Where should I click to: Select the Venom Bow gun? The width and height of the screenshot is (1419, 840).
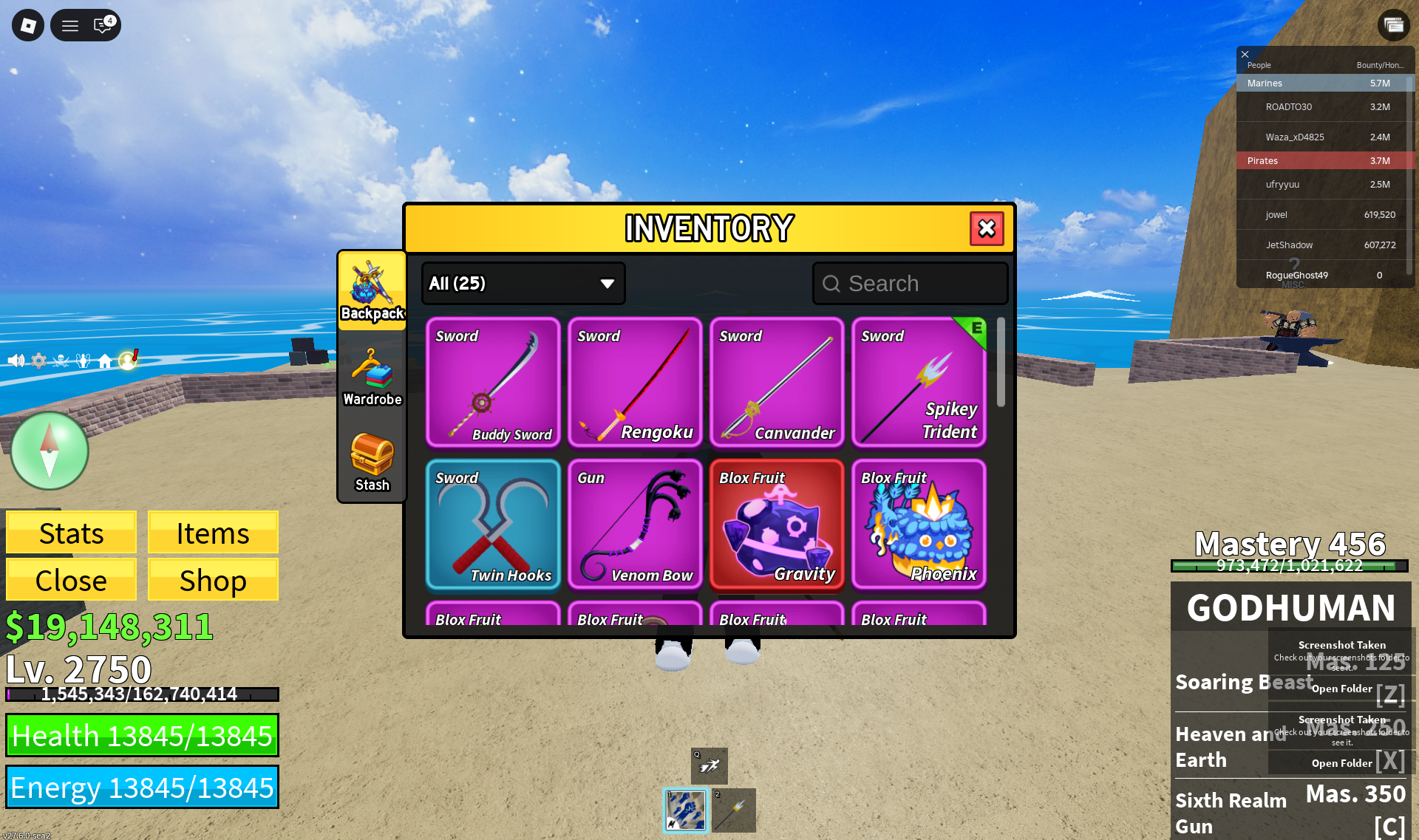(635, 524)
